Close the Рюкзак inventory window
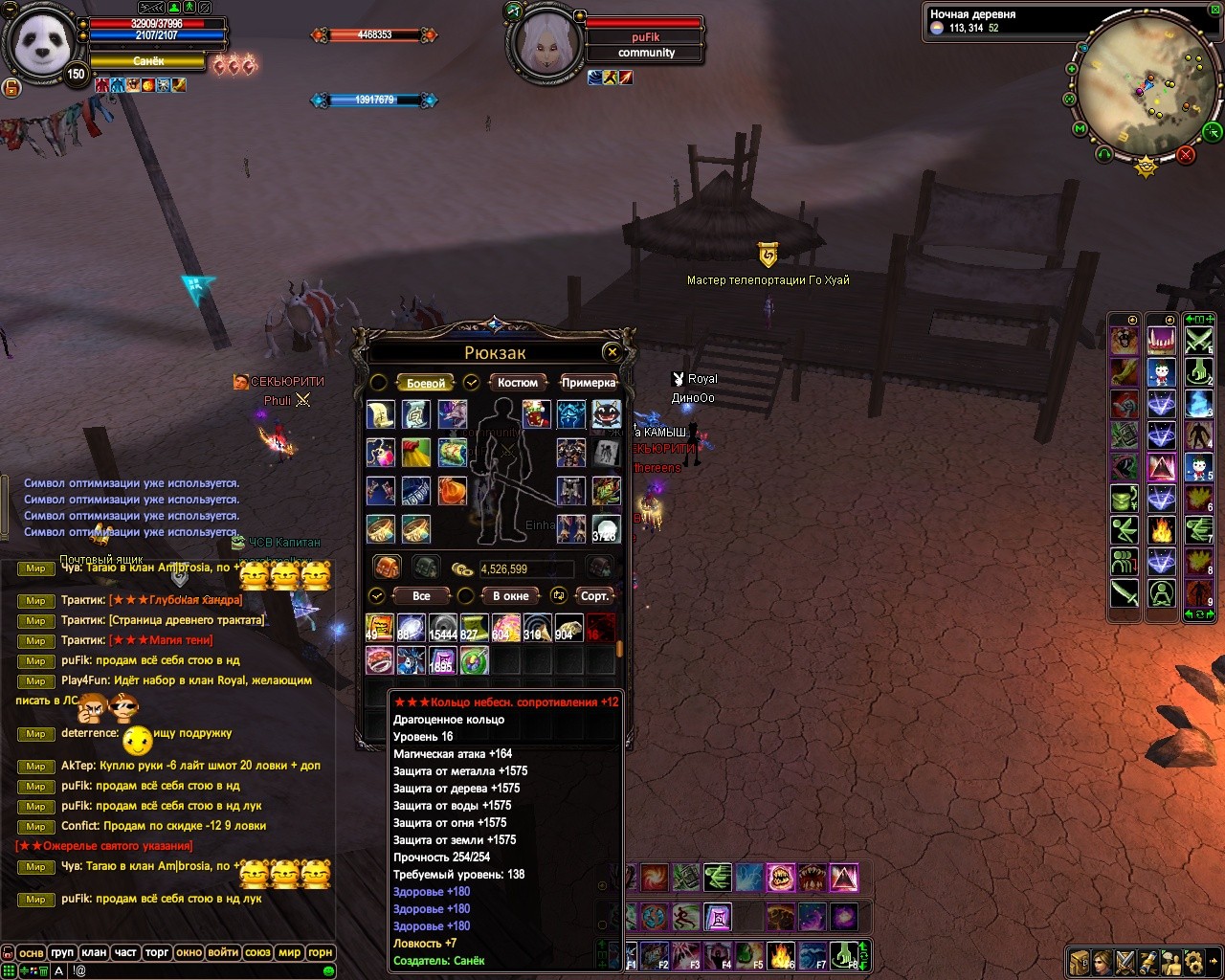Viewport: 1225px width, 980px height. (x=612, y=352)
